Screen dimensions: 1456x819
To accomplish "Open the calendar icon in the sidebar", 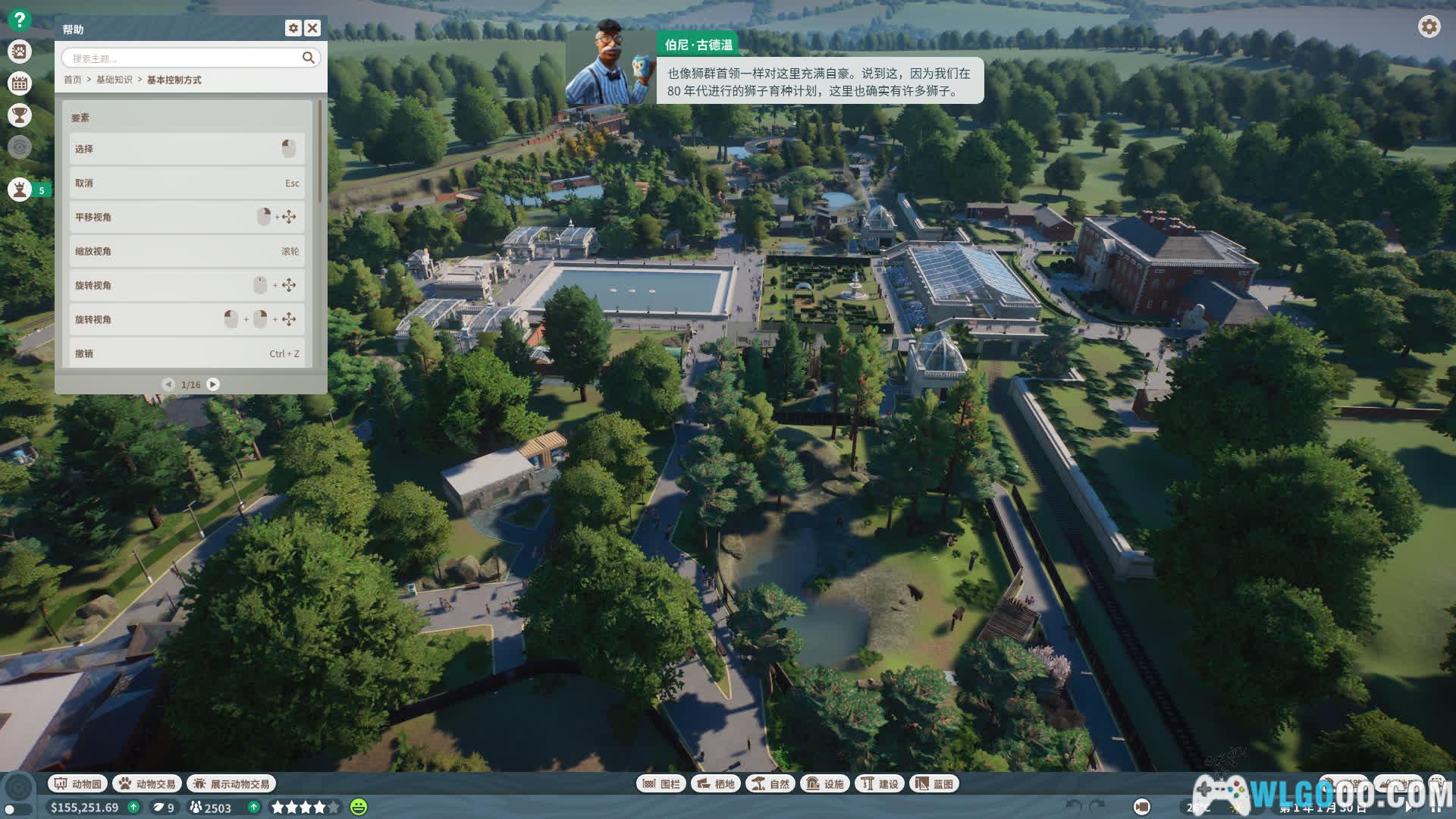I will click(x=20, y=83).
